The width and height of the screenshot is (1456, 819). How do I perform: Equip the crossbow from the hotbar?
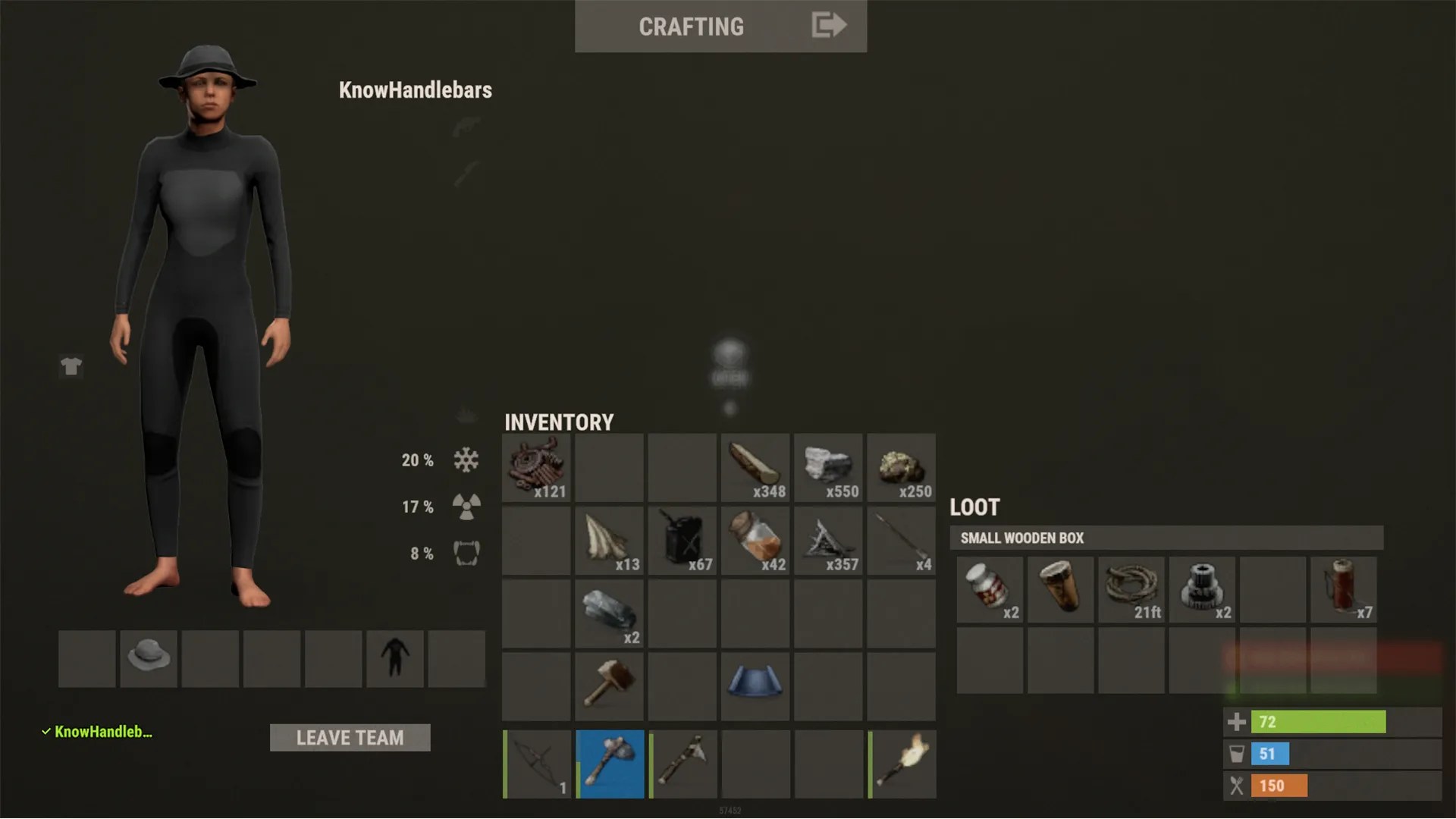click(x=536, y=764)
